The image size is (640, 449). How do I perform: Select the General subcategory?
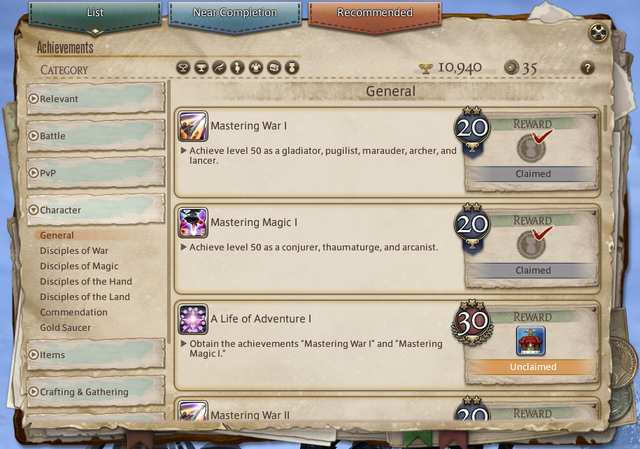coord(57,235)
